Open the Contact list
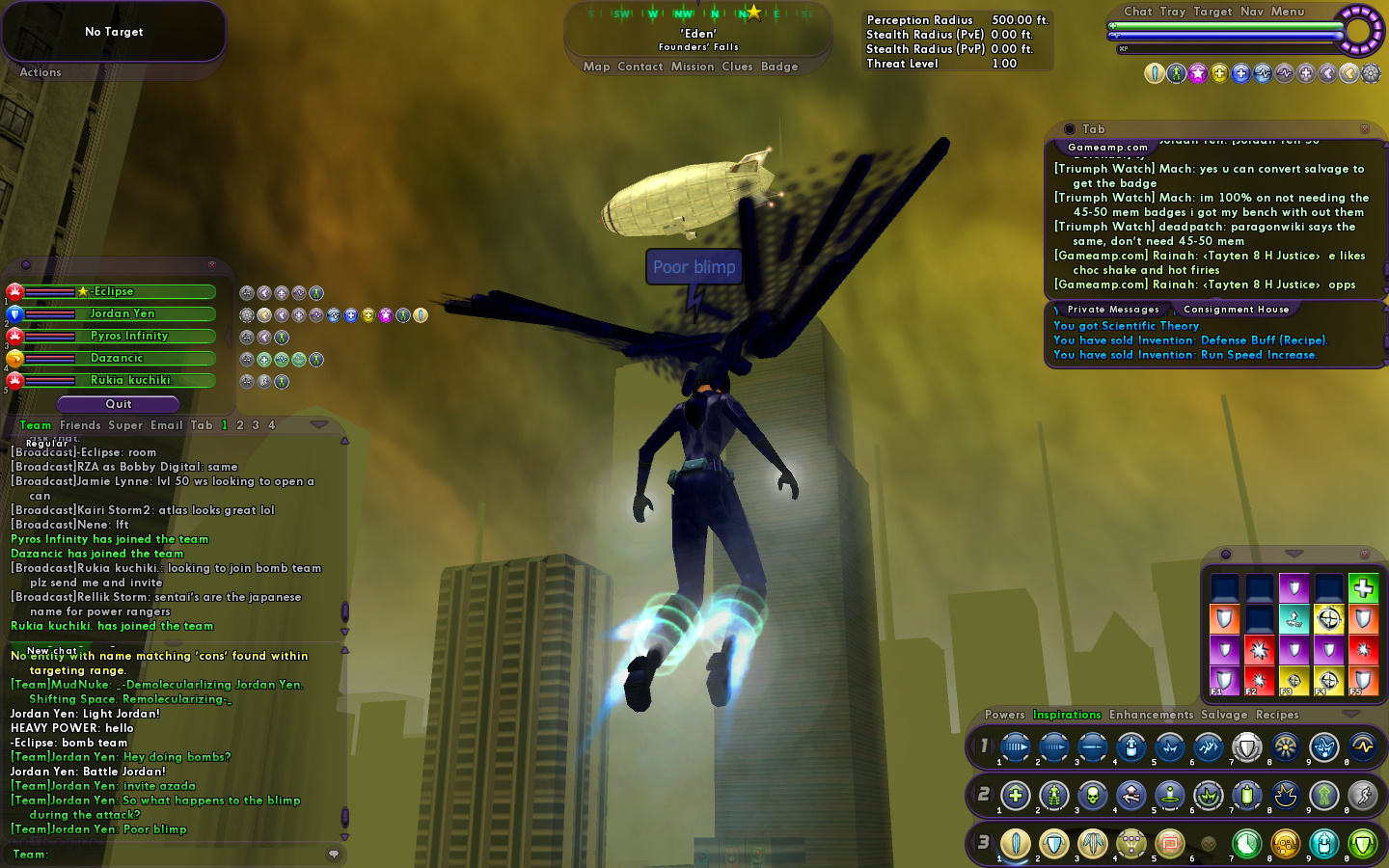 click(x=640, y=67)
